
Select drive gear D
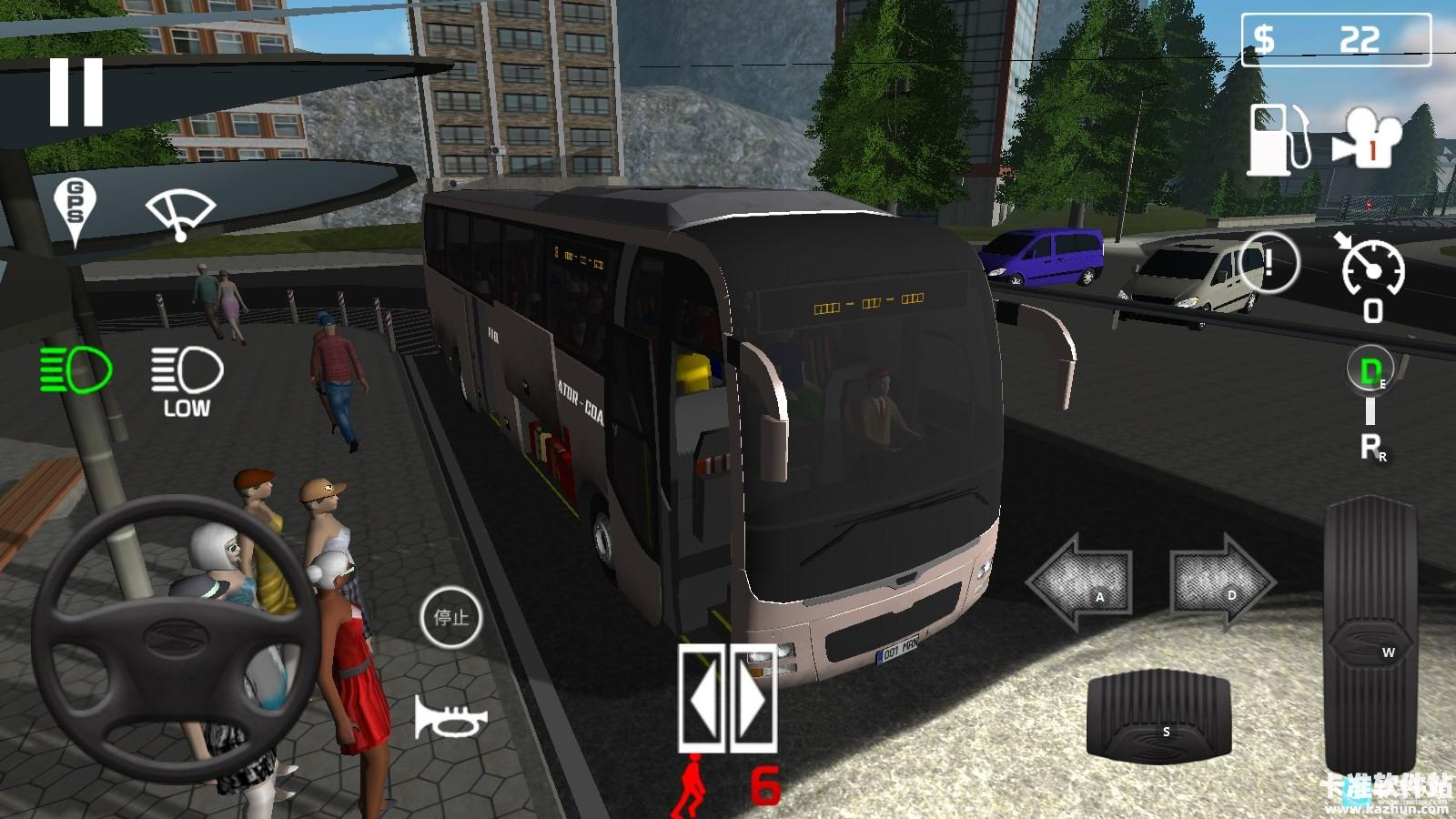(x=1370, y=369)
